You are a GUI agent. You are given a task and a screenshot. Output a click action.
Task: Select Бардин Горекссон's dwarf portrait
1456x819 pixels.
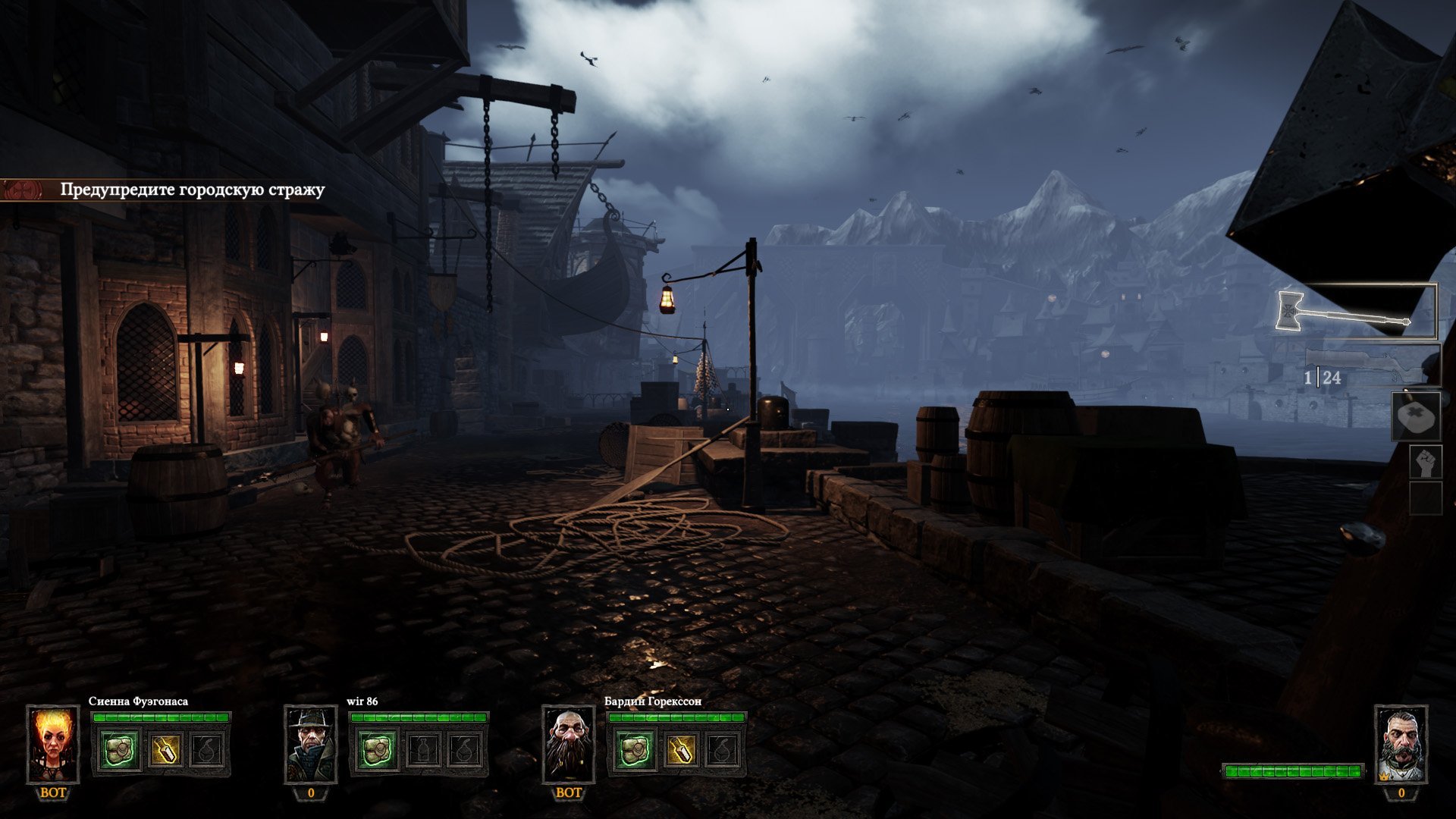pyautogui.click(x=569, y=744)
